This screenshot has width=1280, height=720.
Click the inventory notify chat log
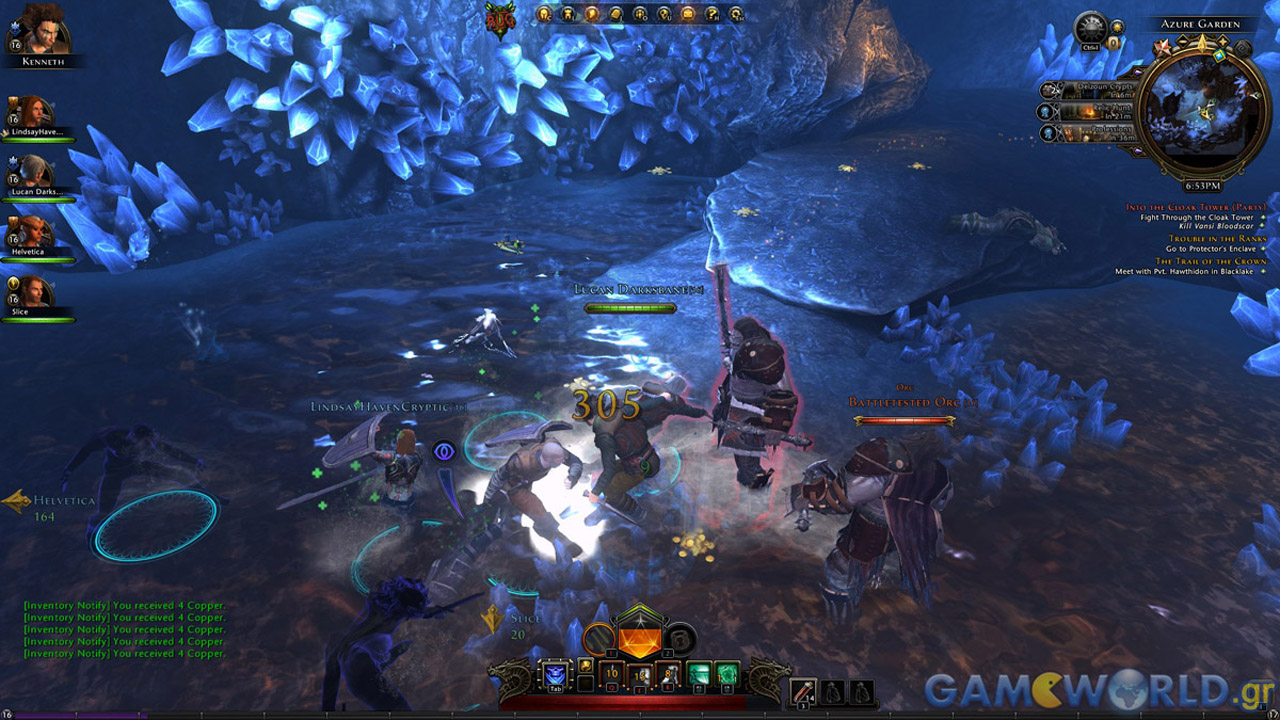click(125, 630)
